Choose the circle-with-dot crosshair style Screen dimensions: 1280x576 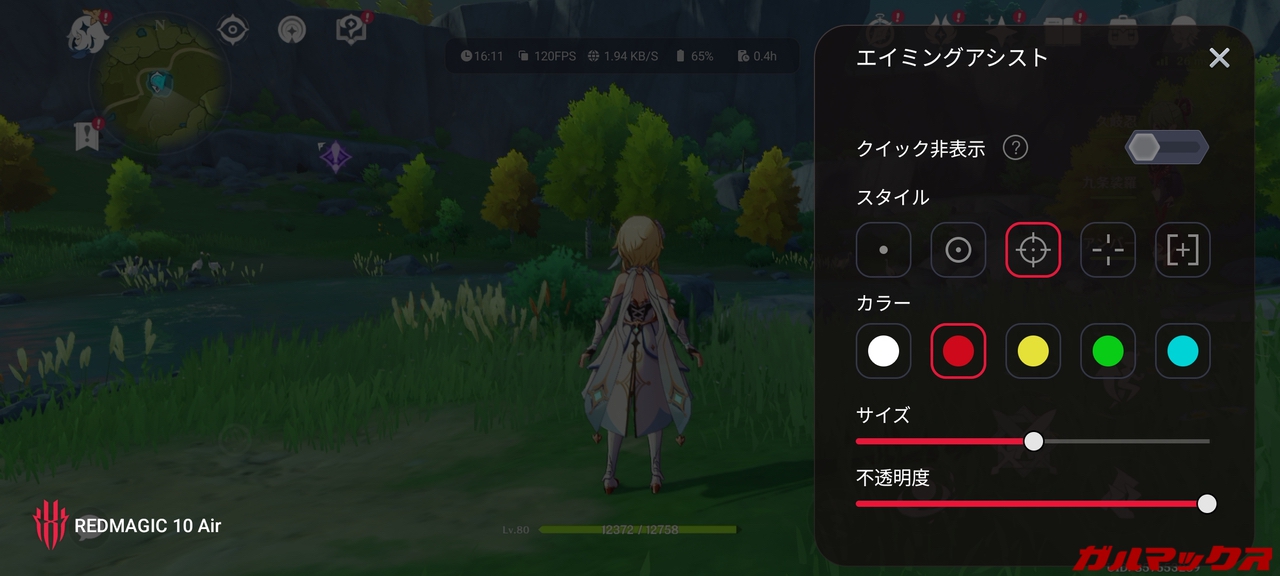[x=958, y=250]
